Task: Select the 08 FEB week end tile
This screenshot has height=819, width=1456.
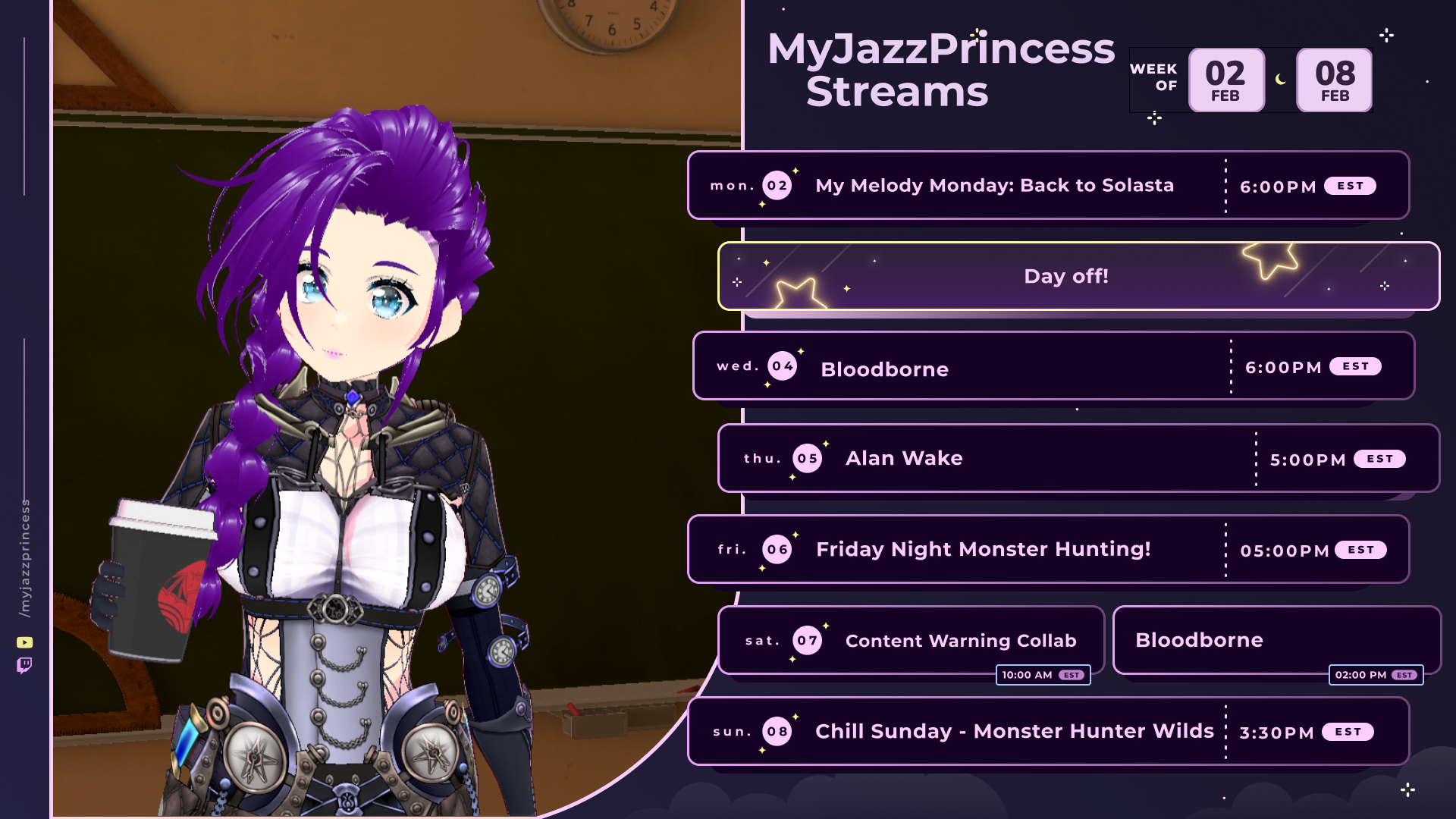Action: pos(1334,80)
